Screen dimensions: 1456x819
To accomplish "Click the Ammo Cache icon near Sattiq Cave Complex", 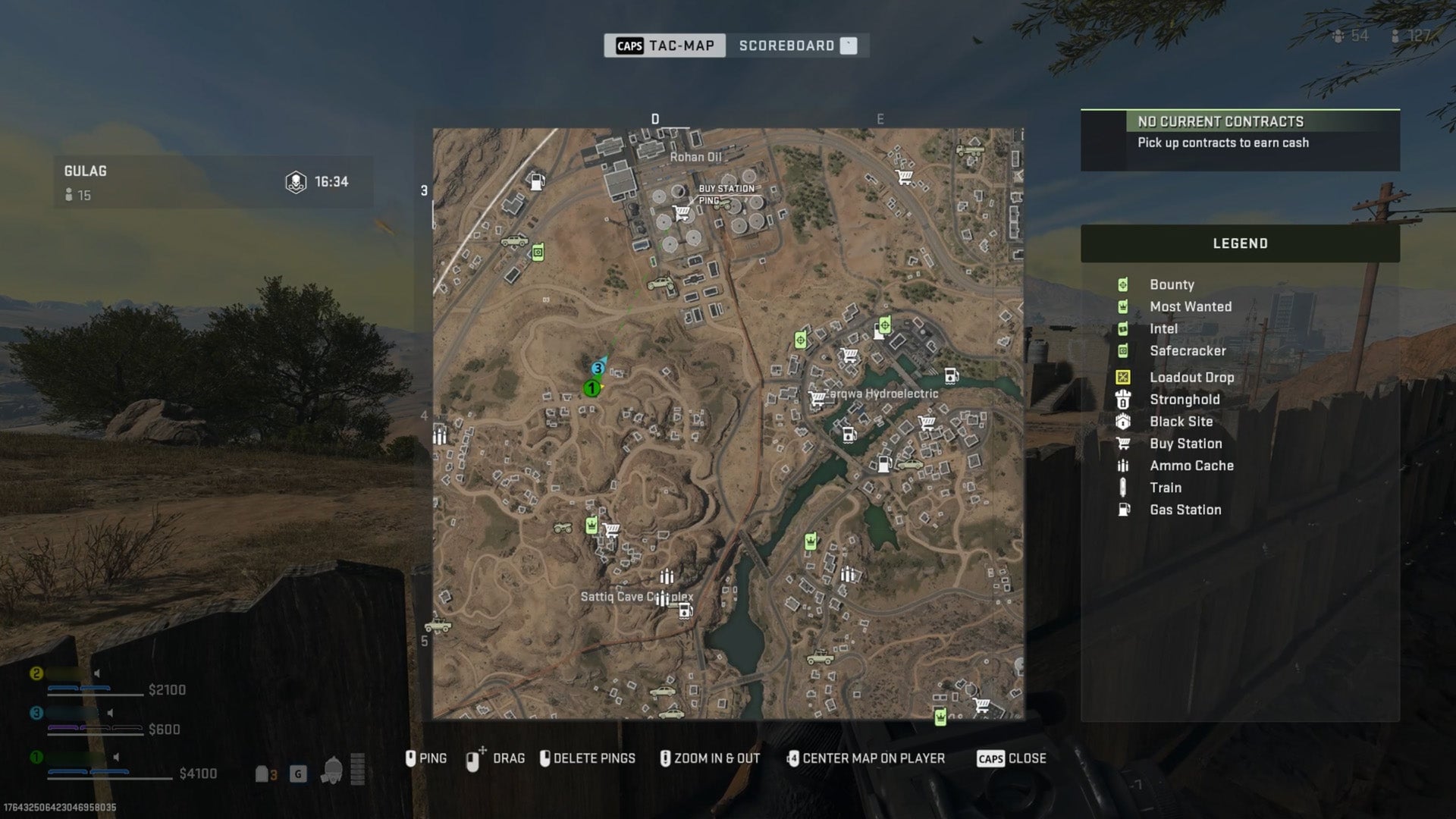I will [x=667, y=577].
